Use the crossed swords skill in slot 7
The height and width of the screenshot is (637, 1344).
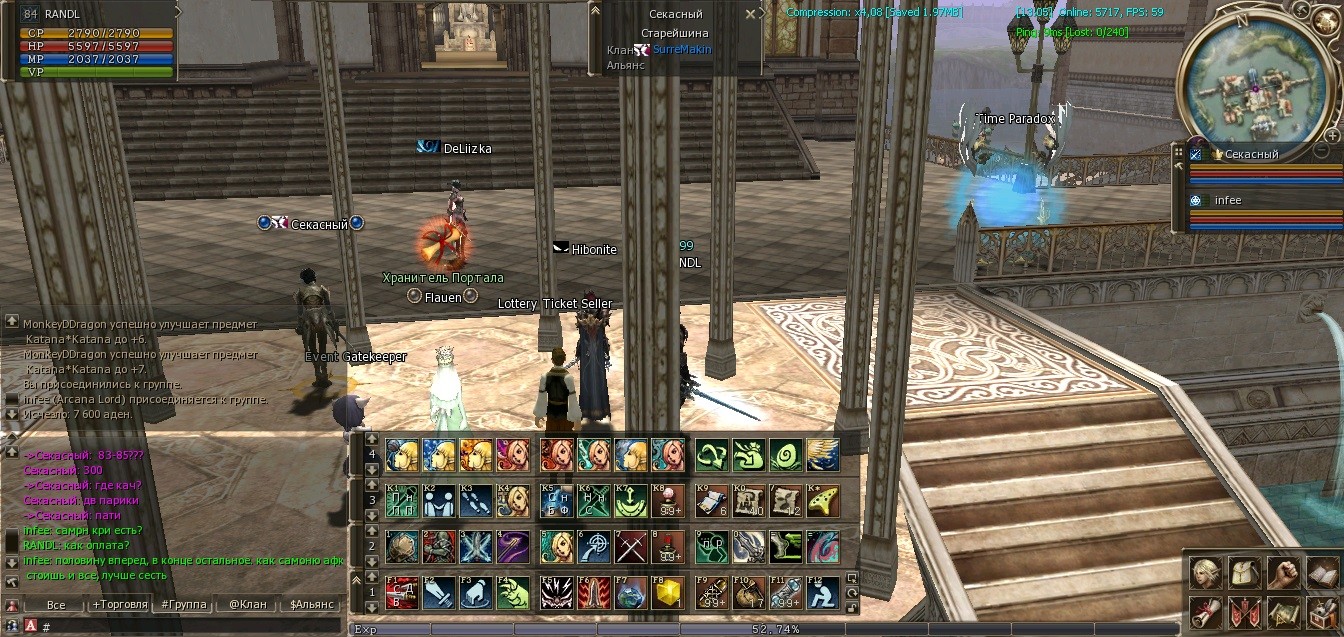click(x=629, y=546)
